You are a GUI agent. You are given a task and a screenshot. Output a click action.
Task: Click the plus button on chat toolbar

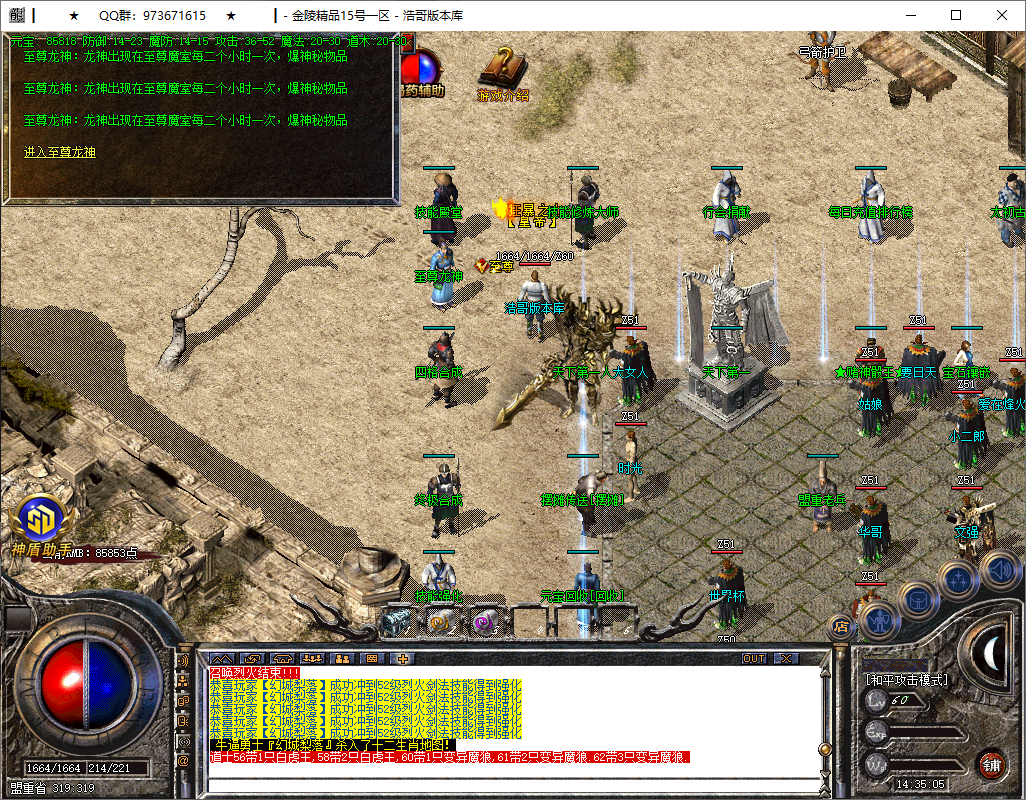point(403,659)
